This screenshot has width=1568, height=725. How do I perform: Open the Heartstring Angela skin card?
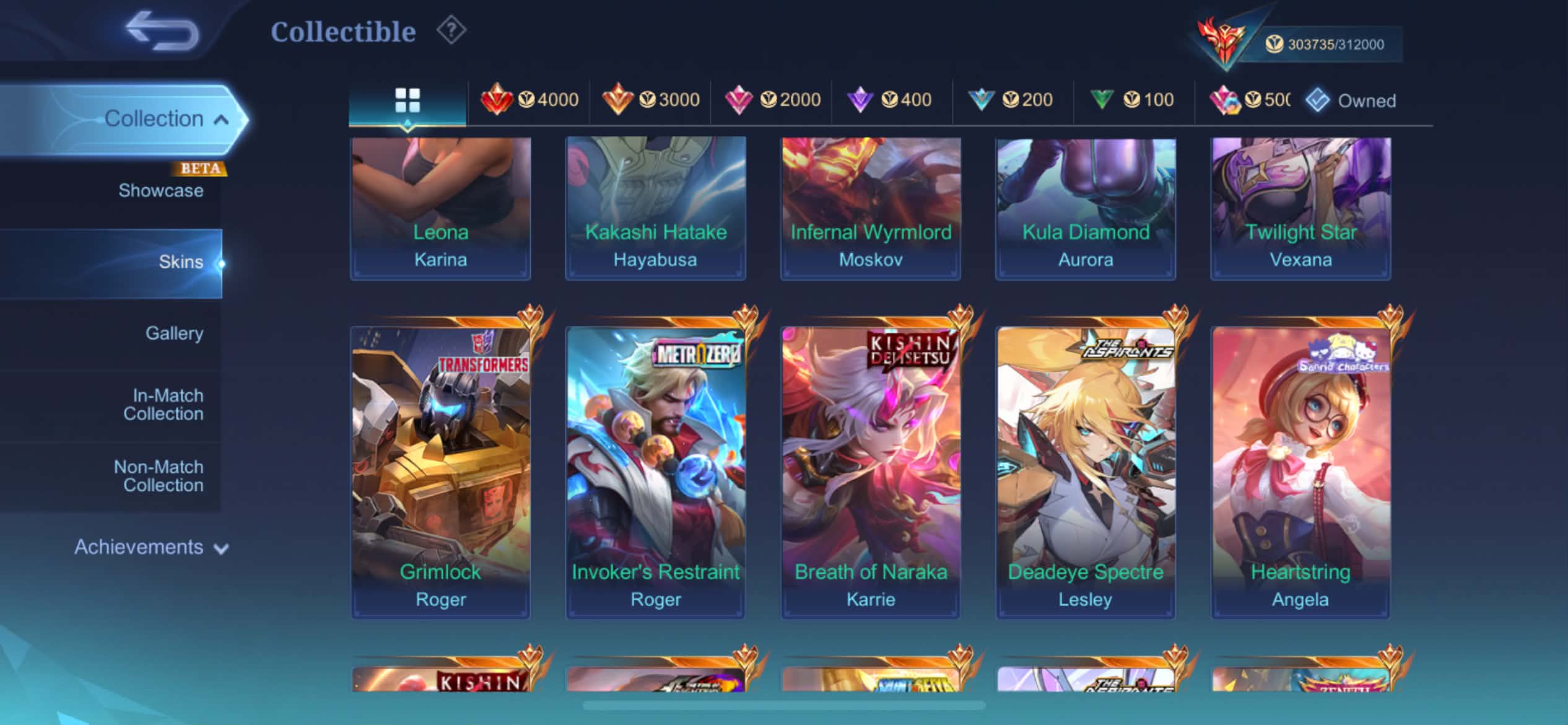1300,472
